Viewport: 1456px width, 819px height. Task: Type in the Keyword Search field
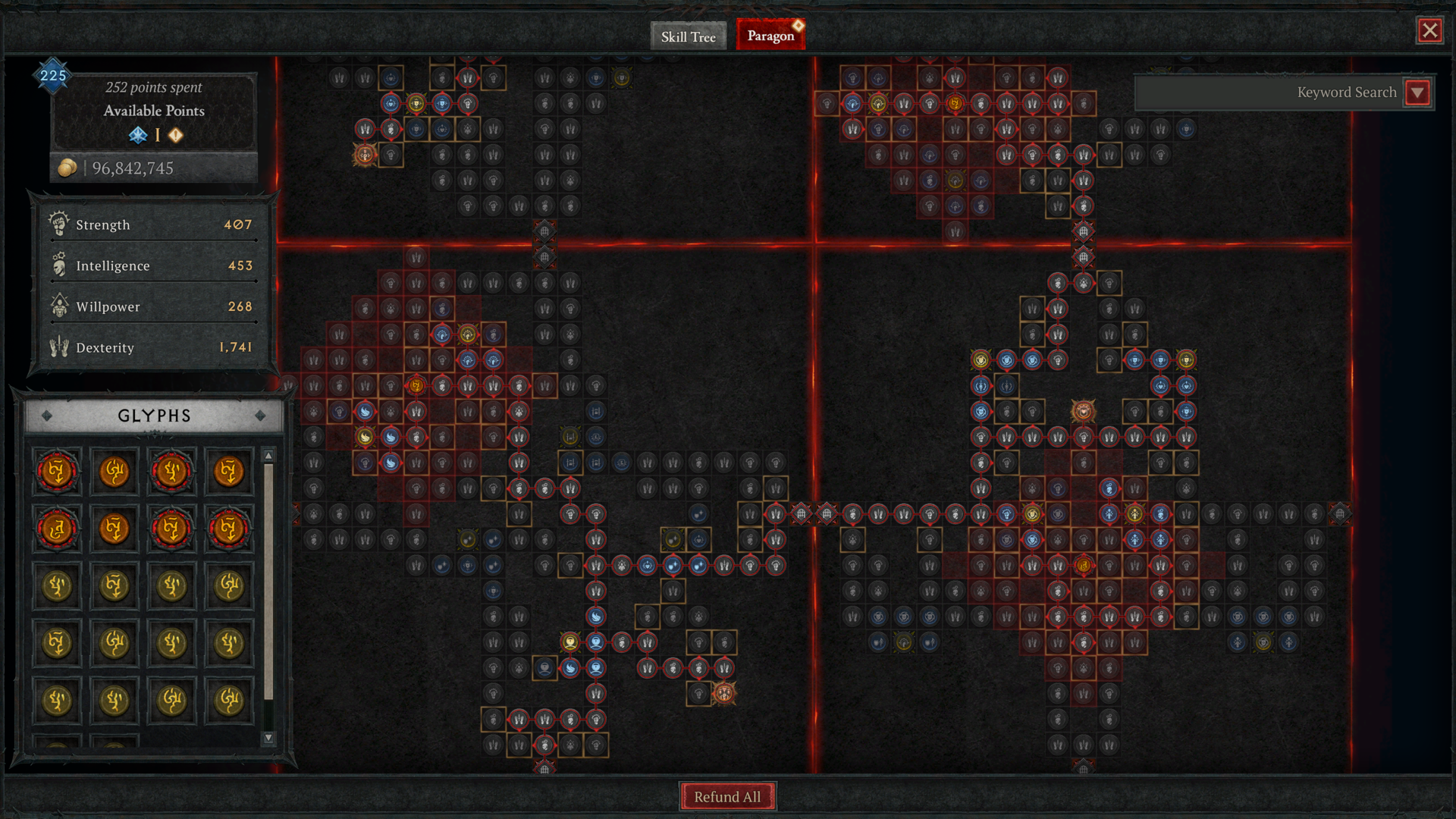pos(1268,93)
